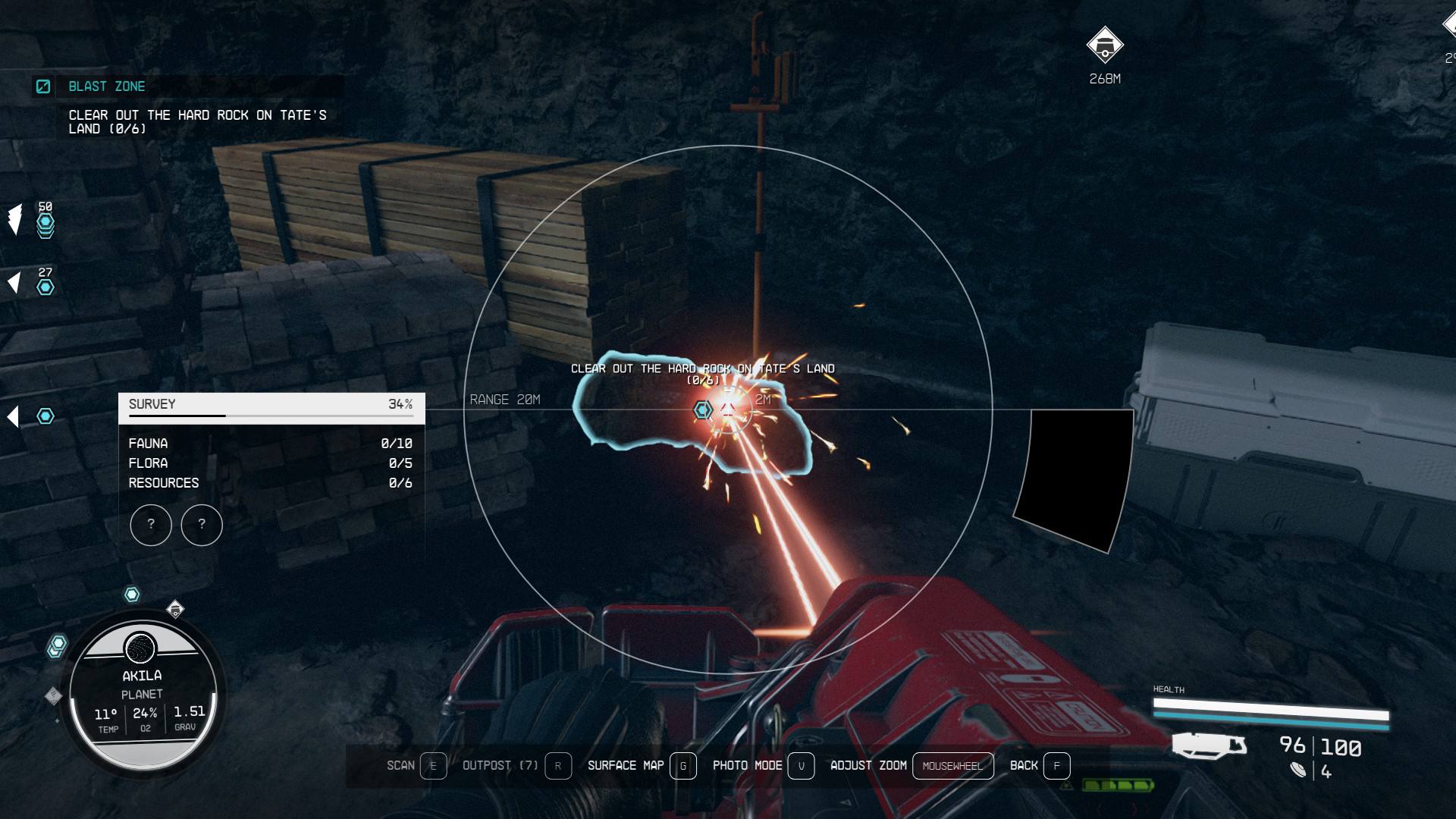Viewport: 1456px width, 819px height.
Task: Click the equipped cutter weapon icon
Action: pyautogui.click(x=1209, y=745)
